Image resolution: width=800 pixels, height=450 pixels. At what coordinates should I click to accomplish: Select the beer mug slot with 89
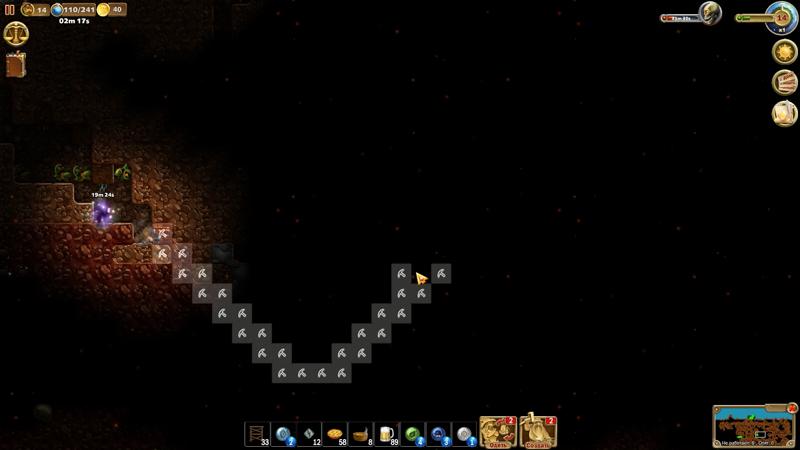[x=387, y=434]
